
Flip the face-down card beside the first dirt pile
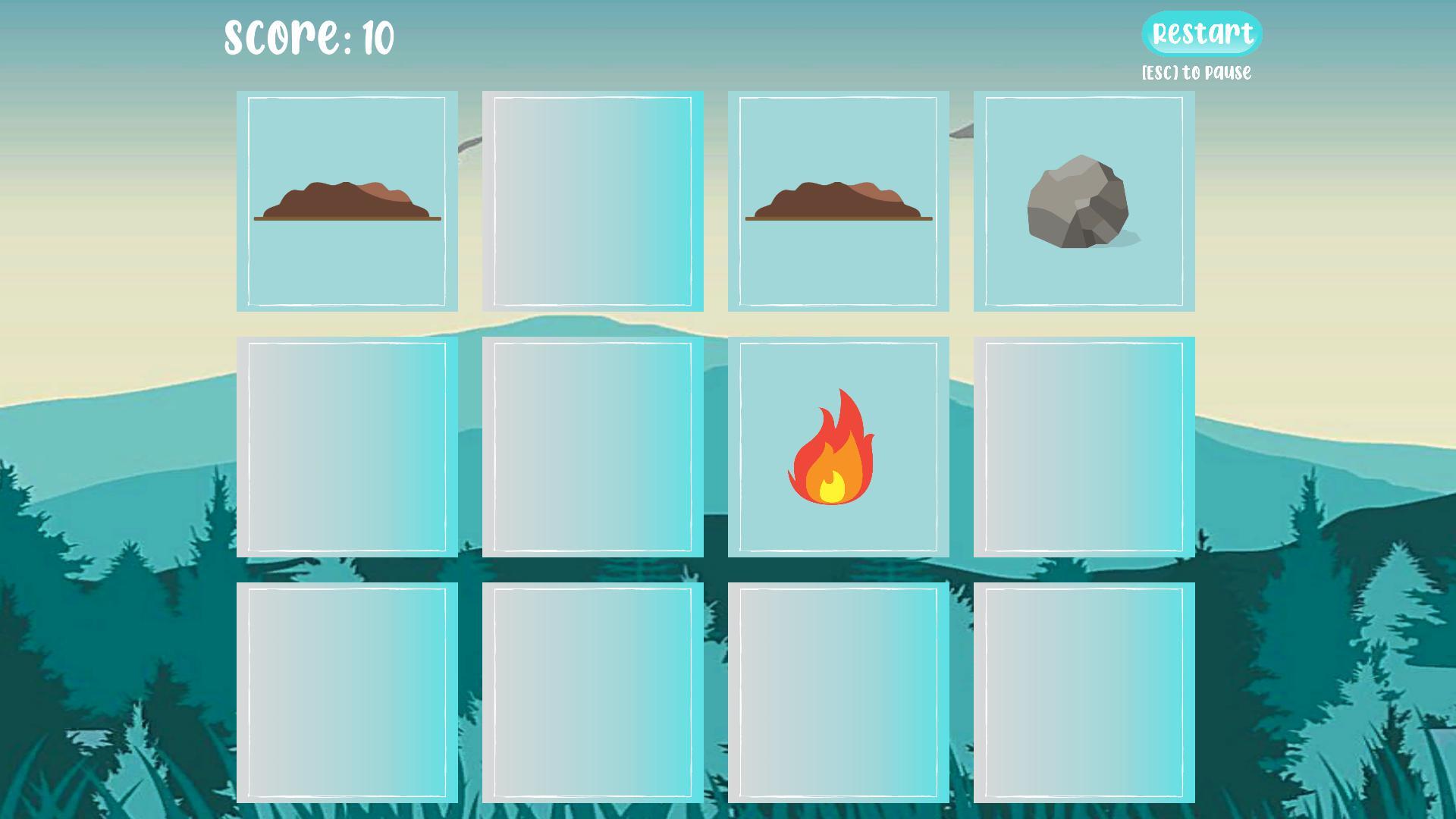point(593,201)
